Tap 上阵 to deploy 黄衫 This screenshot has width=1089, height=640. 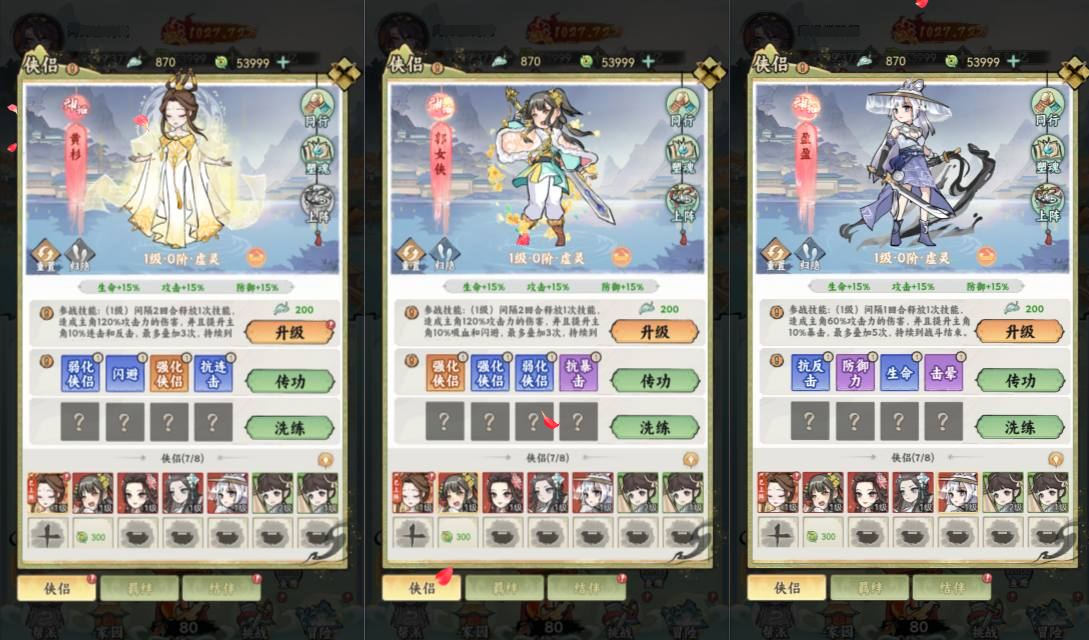coord(318,203)
